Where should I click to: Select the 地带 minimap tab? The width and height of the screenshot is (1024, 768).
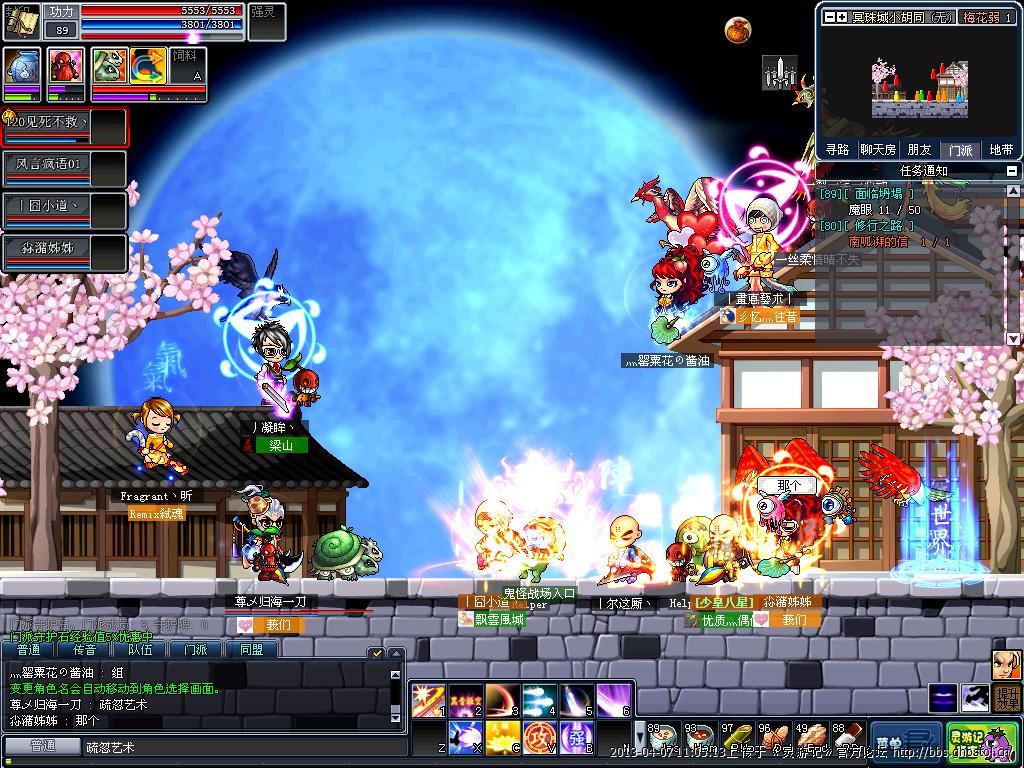[1000, 150]
